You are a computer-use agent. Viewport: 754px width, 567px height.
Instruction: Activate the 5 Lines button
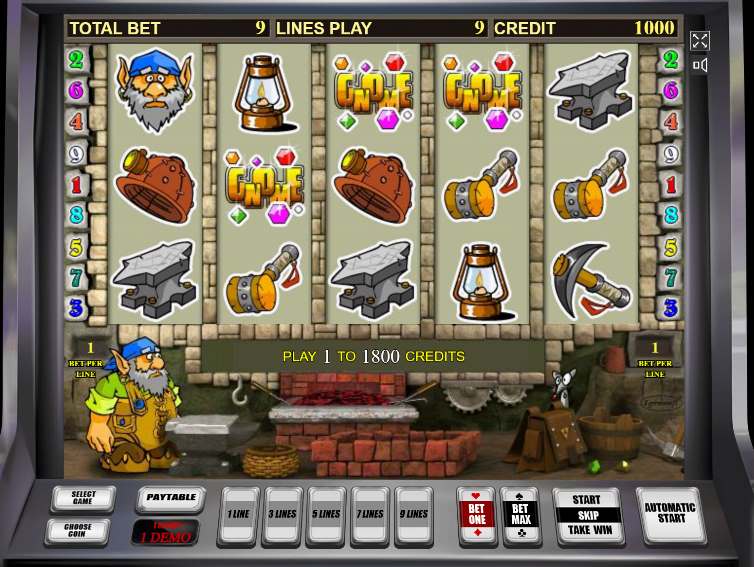326,515
